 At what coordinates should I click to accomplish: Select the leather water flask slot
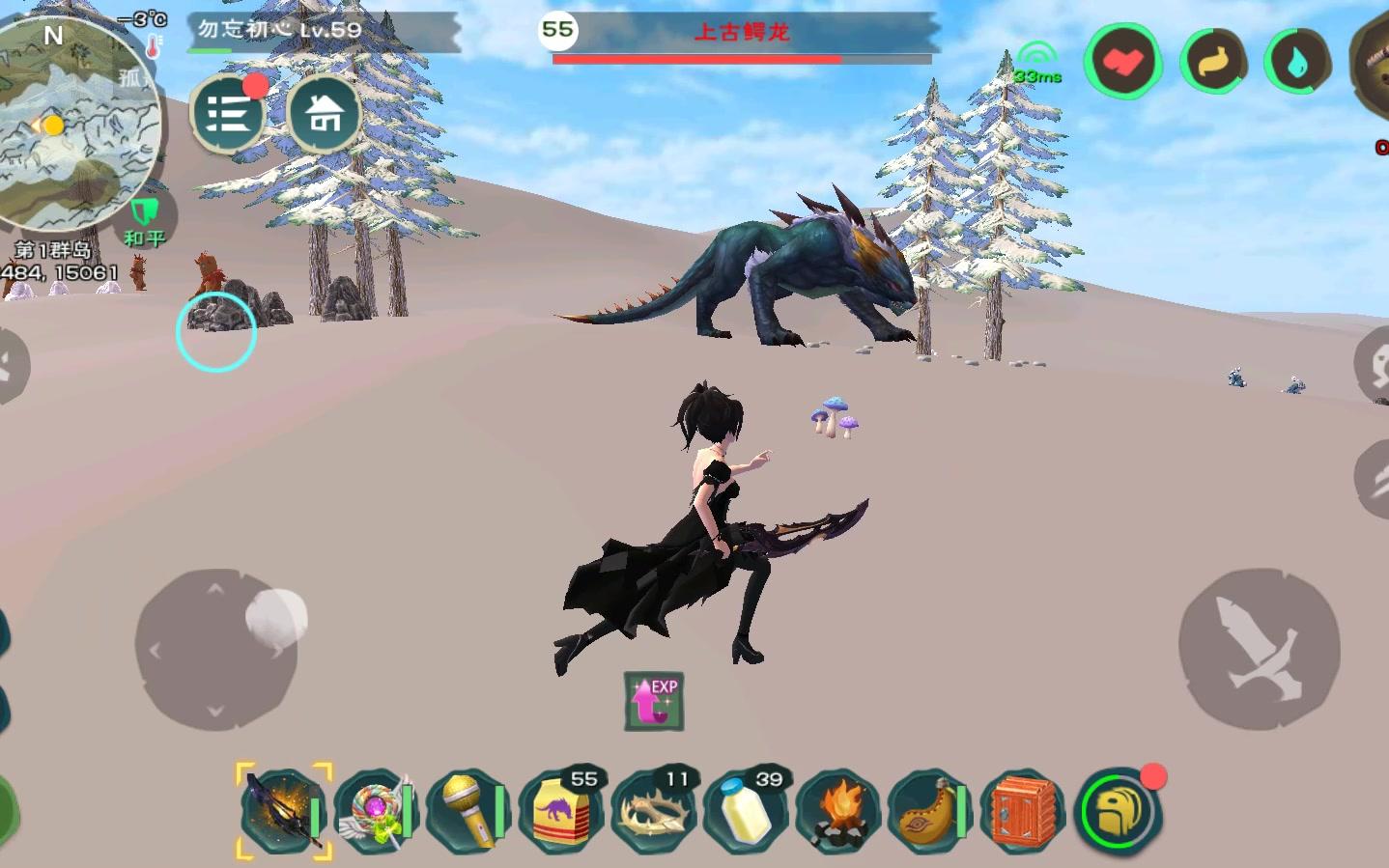931,812
